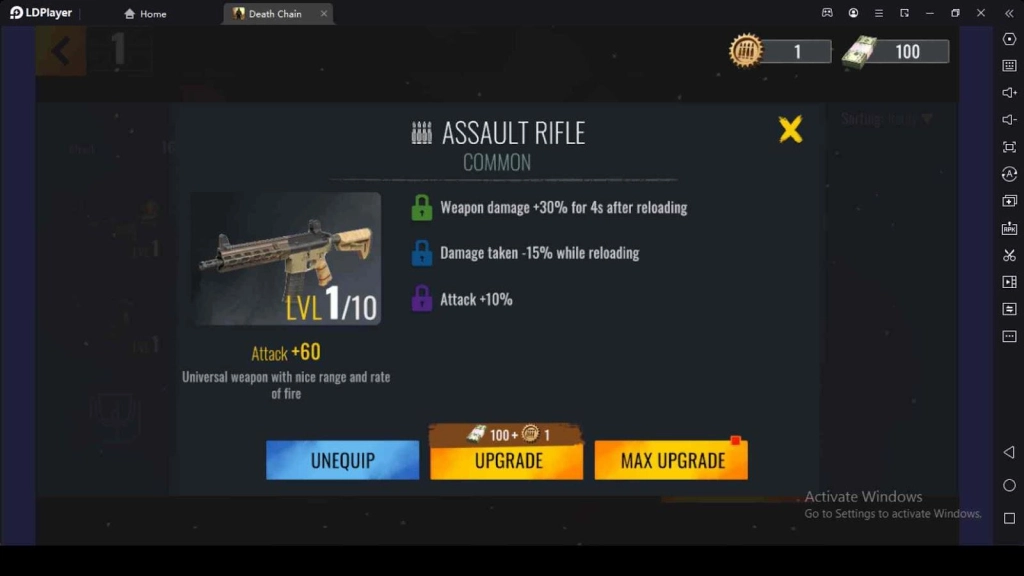The image size is (1024, 576).
Task: Click the purple lock perk icon
Action: coord(422,299)
